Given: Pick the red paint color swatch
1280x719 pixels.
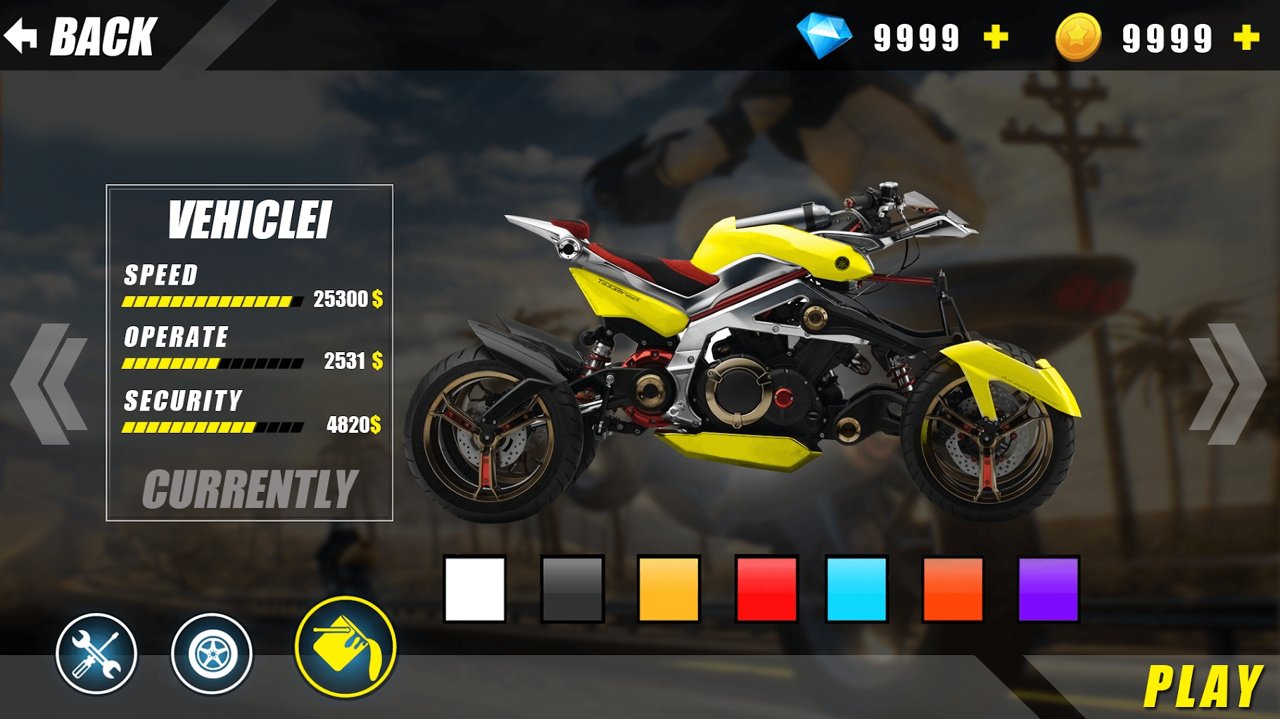Looking at the screenshot, I should click(766, 589).
